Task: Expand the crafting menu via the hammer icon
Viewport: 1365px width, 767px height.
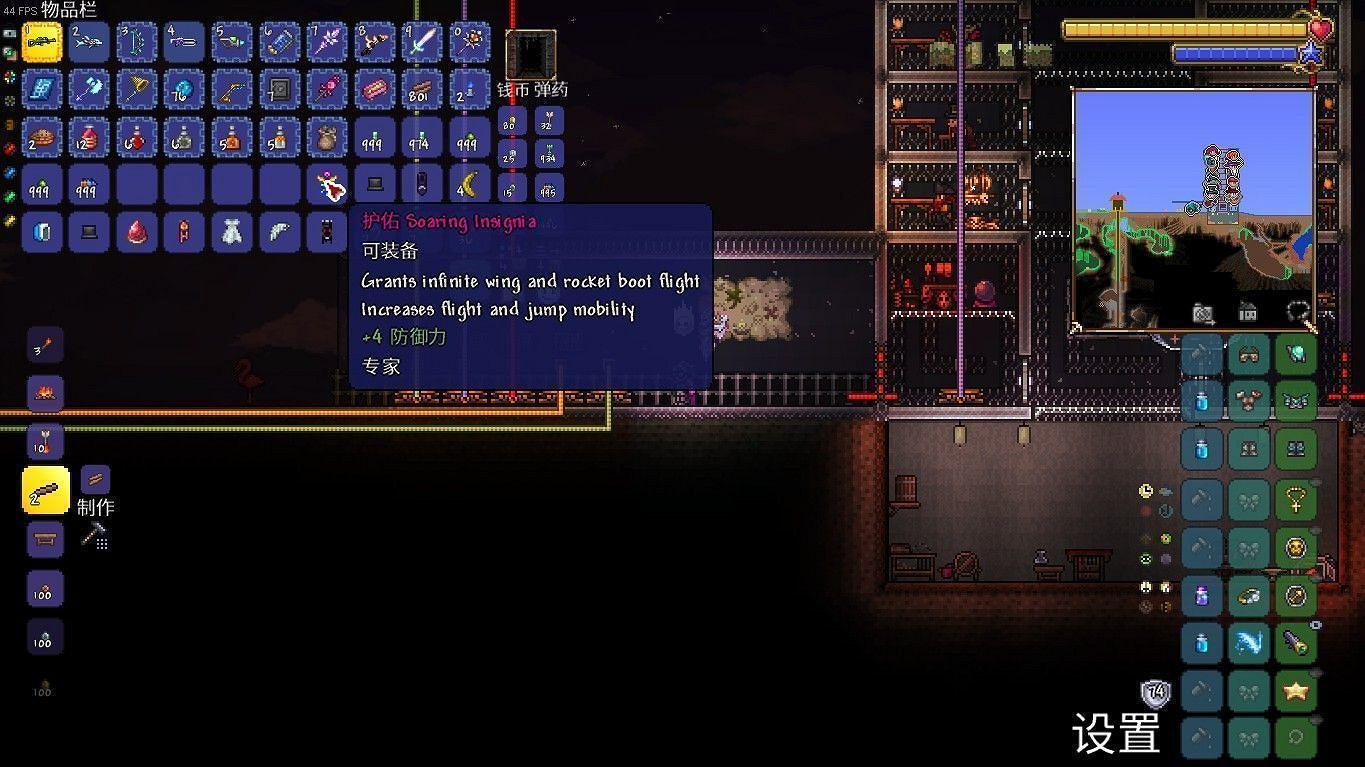Action: pyautogui.click(x=95, y=536)
